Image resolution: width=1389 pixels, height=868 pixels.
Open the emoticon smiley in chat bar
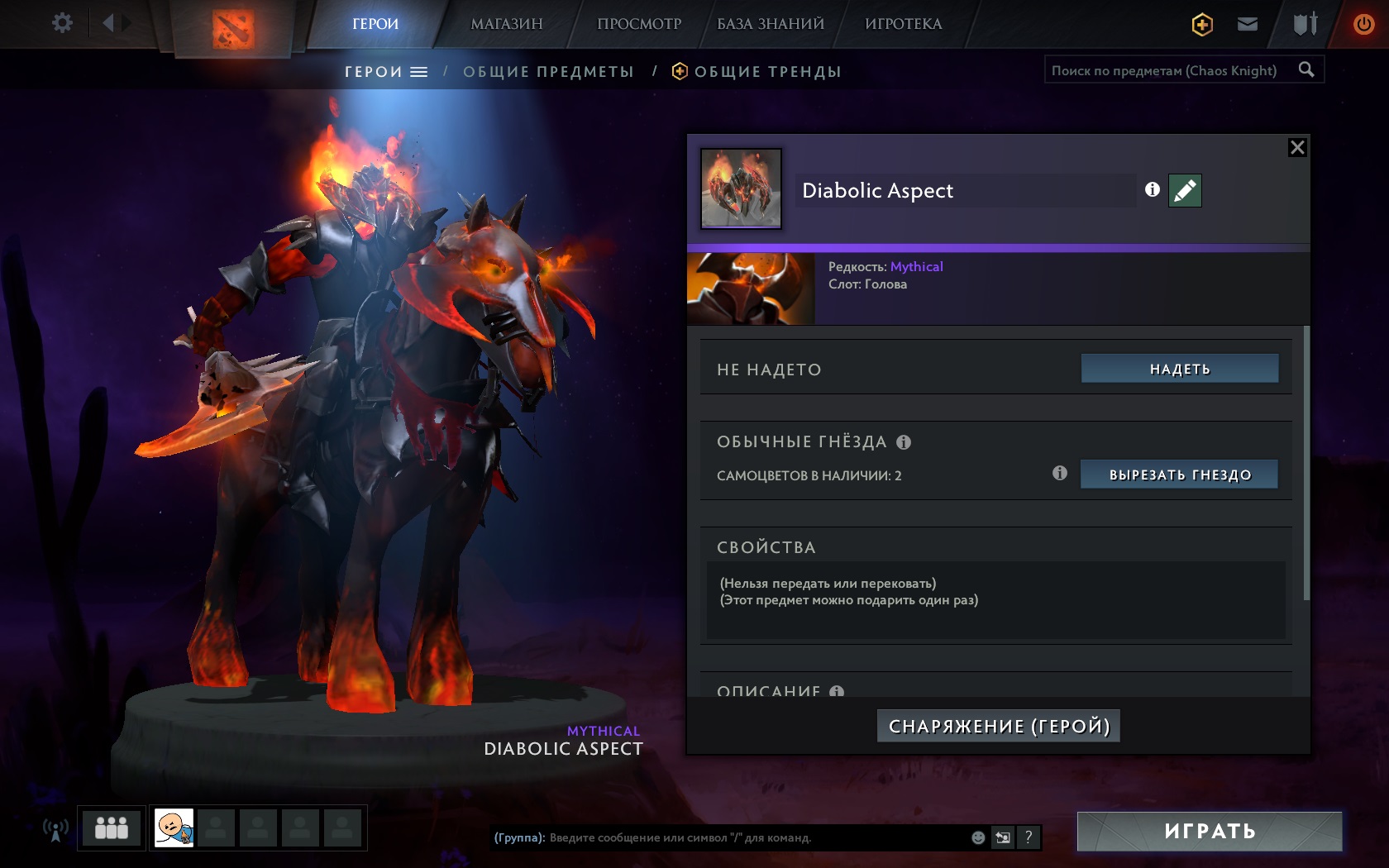coord(979,837)
